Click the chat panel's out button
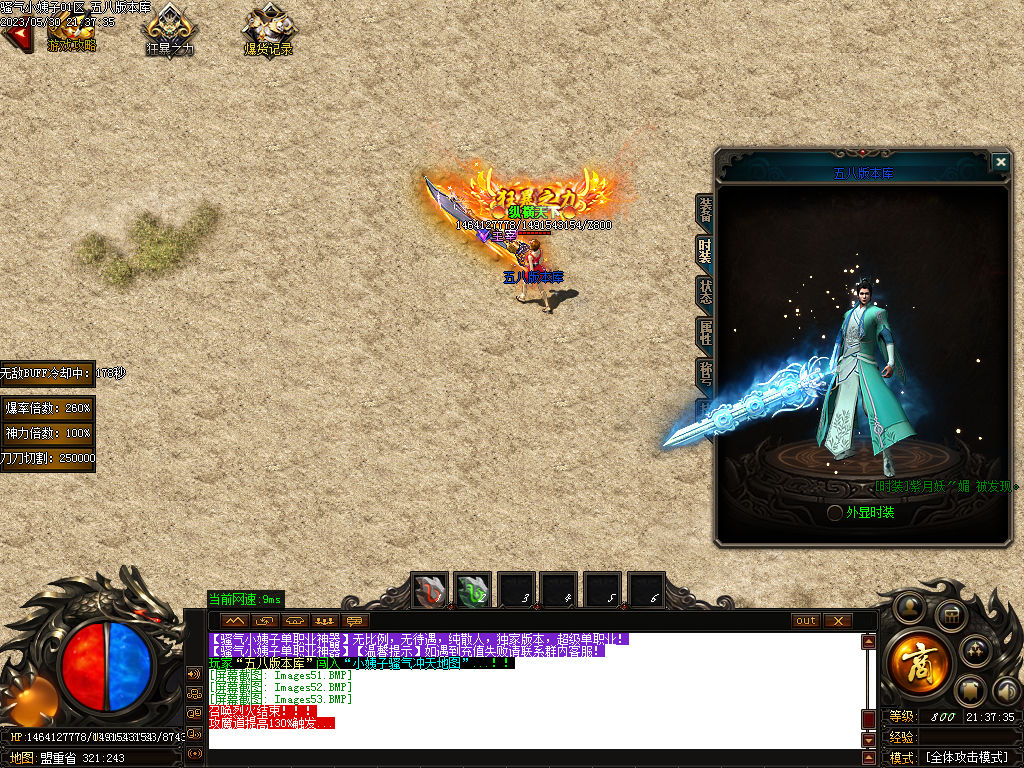1024x768 pixels. pos(805,621)
